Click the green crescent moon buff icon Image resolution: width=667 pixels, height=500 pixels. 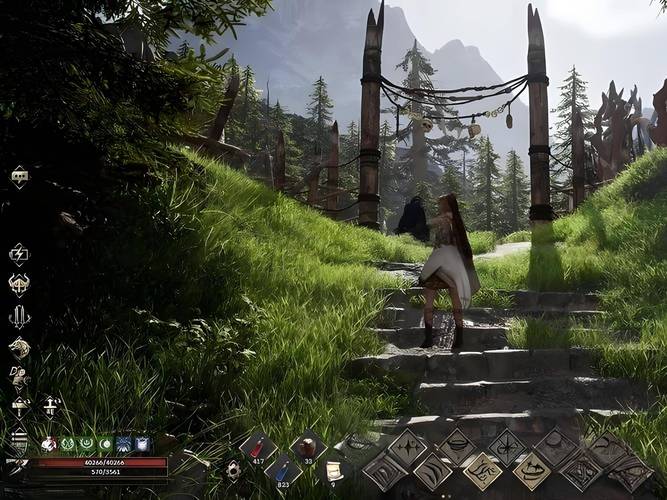coord(105,443)
